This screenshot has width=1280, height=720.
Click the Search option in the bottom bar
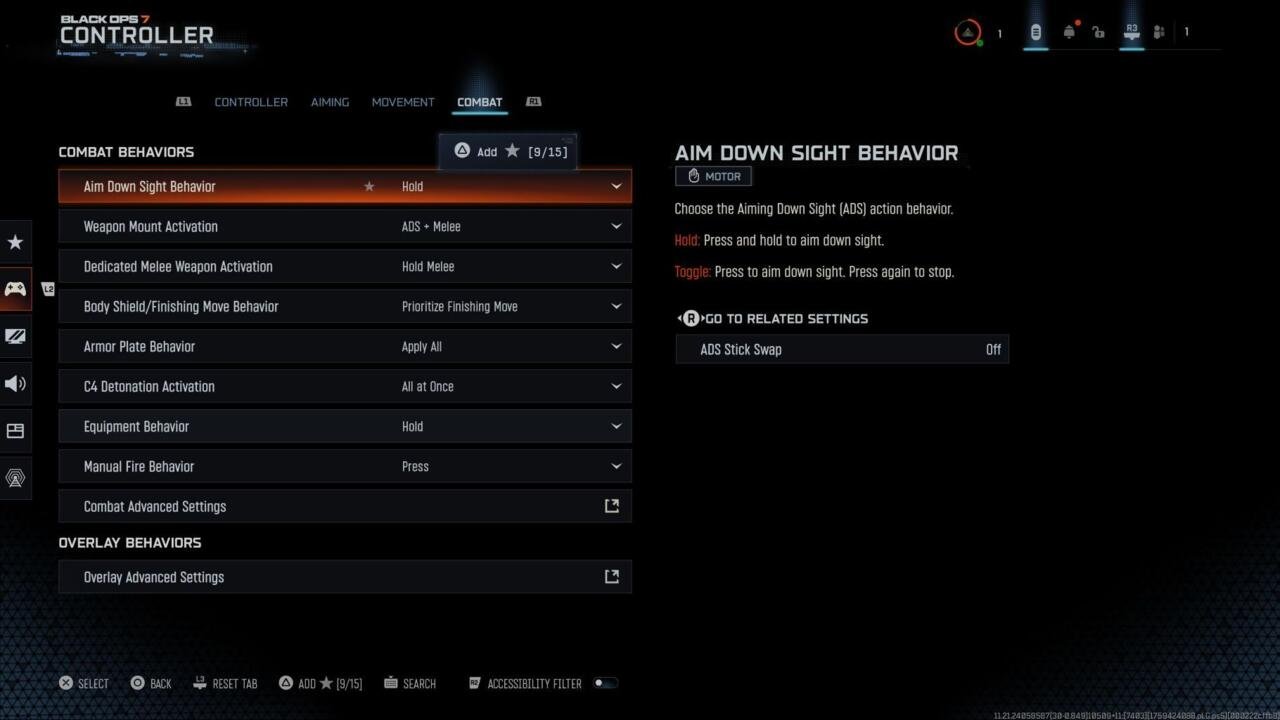(410, 683)
